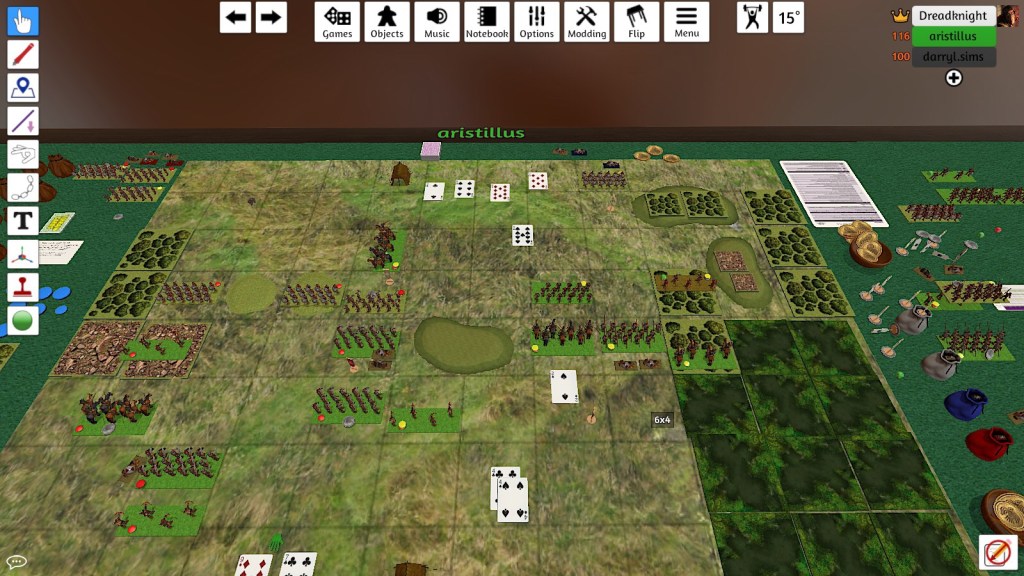
Task: Choose the zone map-pin tool
Action: tap(23, 88)
